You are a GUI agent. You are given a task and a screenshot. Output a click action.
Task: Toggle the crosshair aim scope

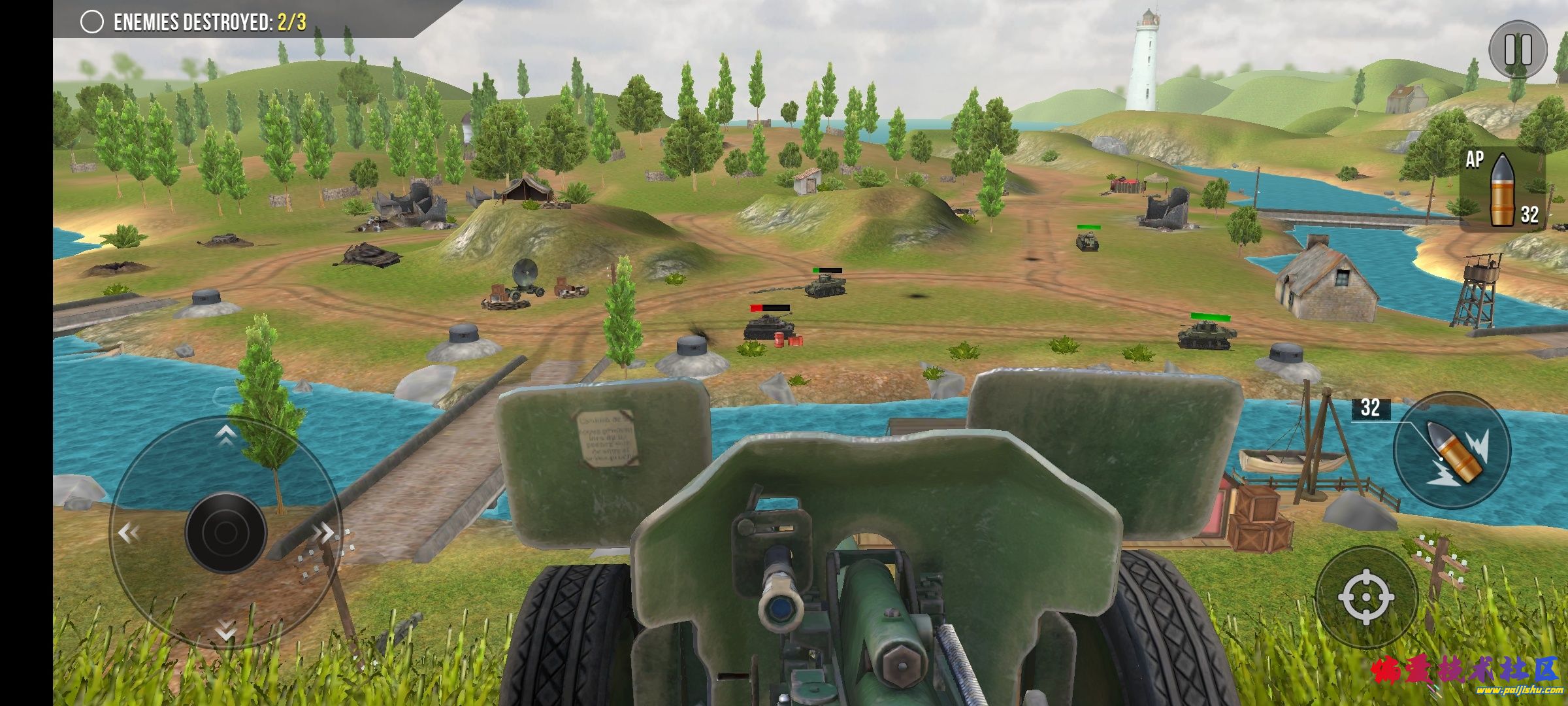tap(1366, 597)
